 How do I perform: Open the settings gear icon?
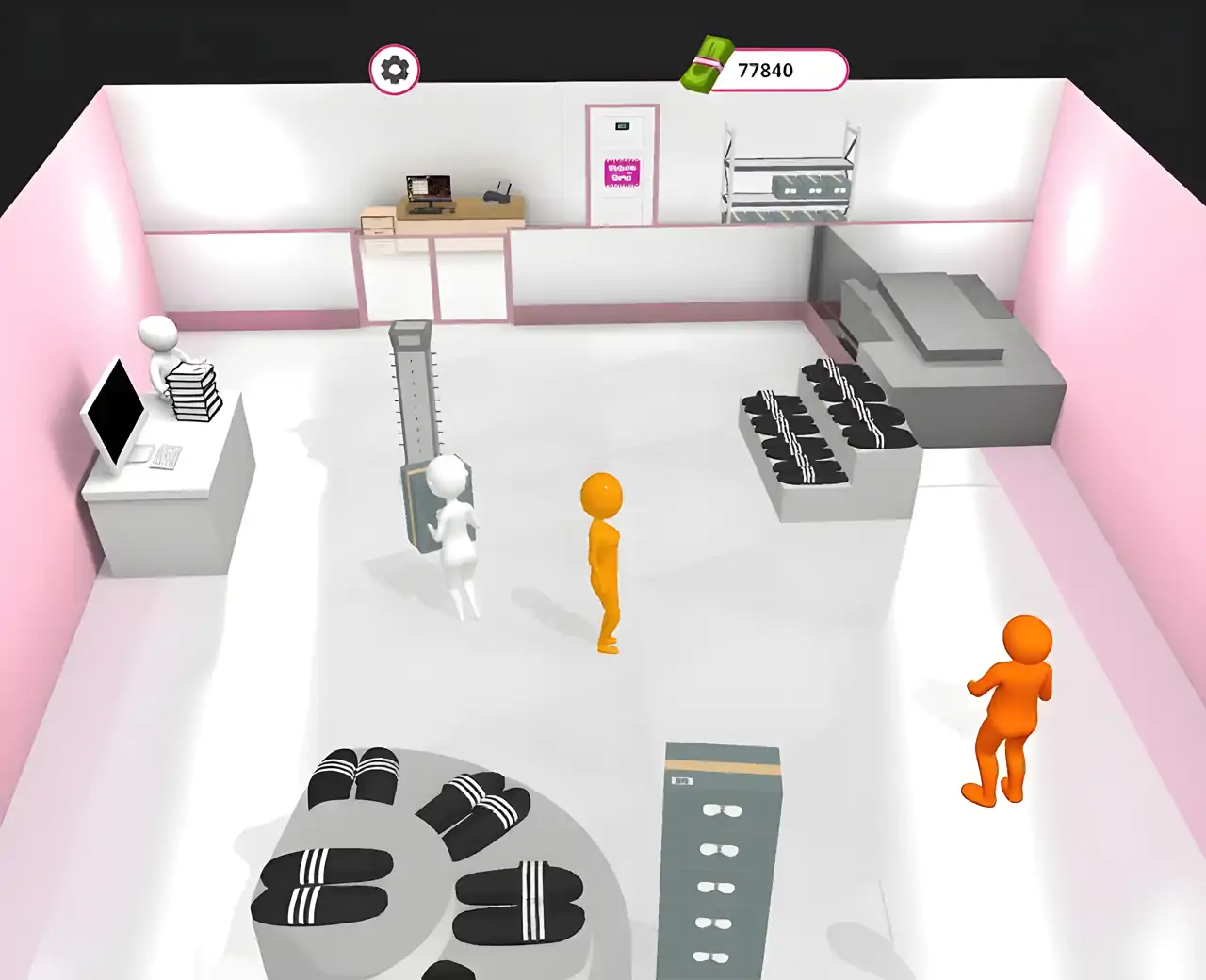coord(397,67)
